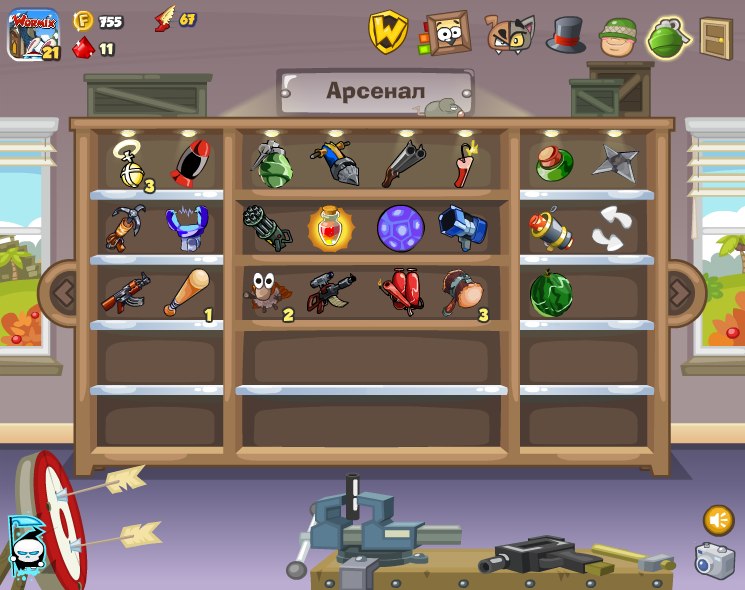Toggle the sound speaker button
Image resolution: width=745 pixels, height=590 pixels.
tap(718, 520)
